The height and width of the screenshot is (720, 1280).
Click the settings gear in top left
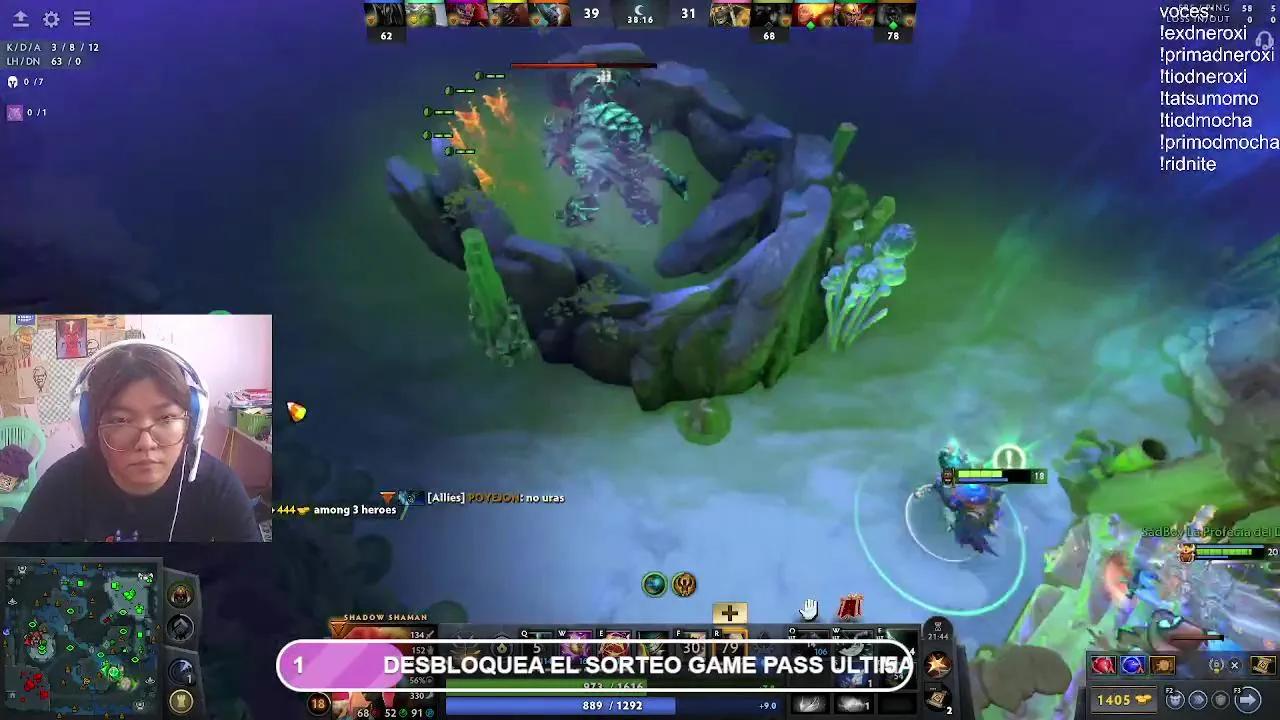click(51, 17)
